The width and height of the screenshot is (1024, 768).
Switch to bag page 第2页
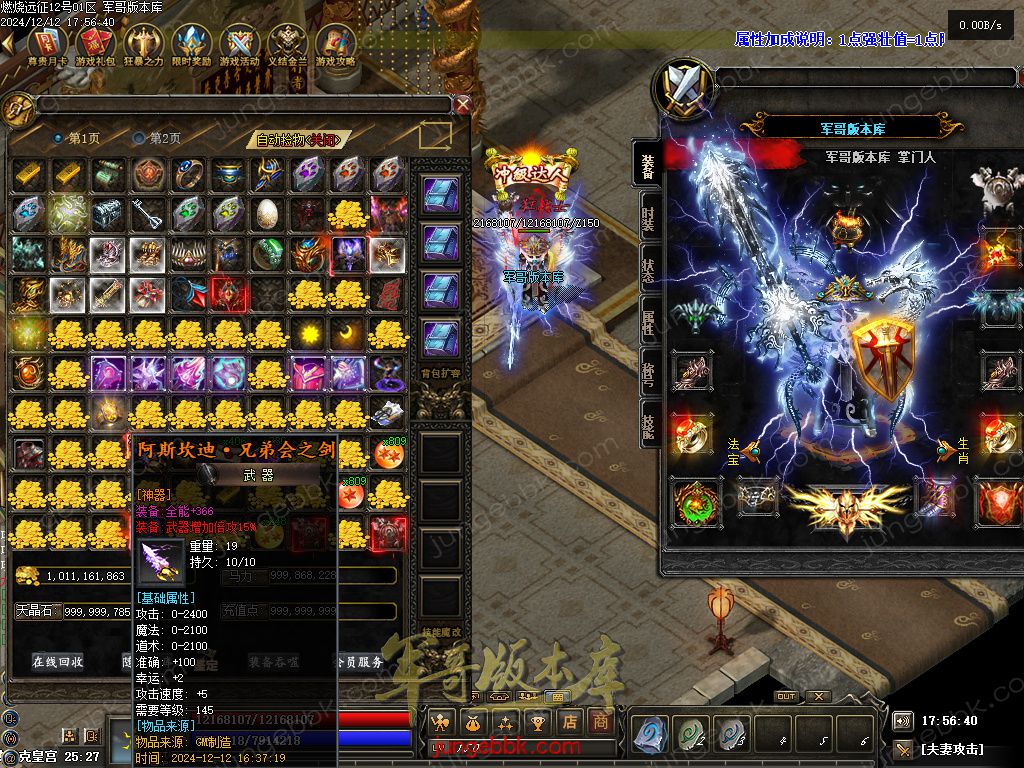tap(159, 138)
